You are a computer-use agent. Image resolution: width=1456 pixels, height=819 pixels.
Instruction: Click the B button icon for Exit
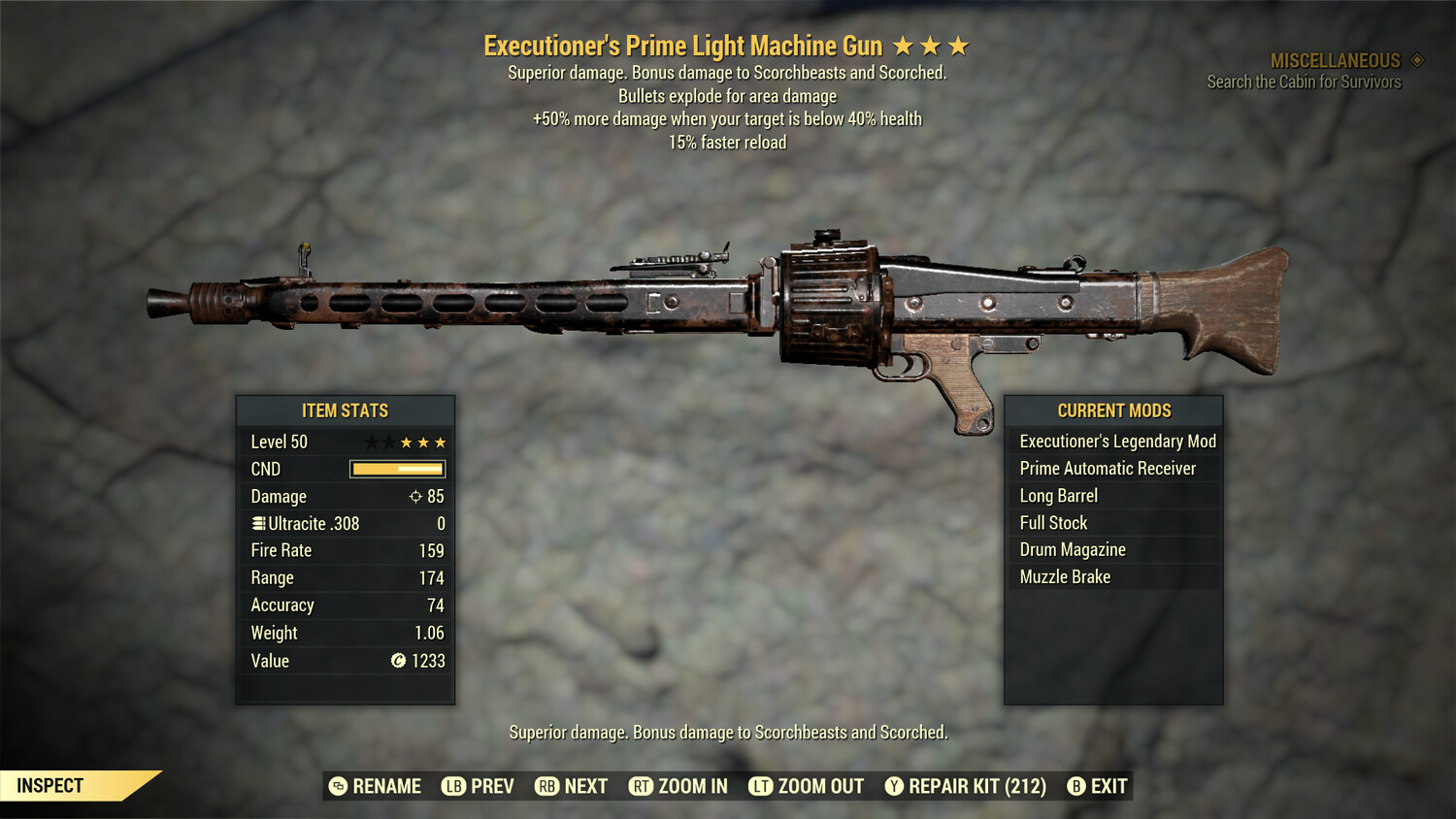(x=1075, y=786)
